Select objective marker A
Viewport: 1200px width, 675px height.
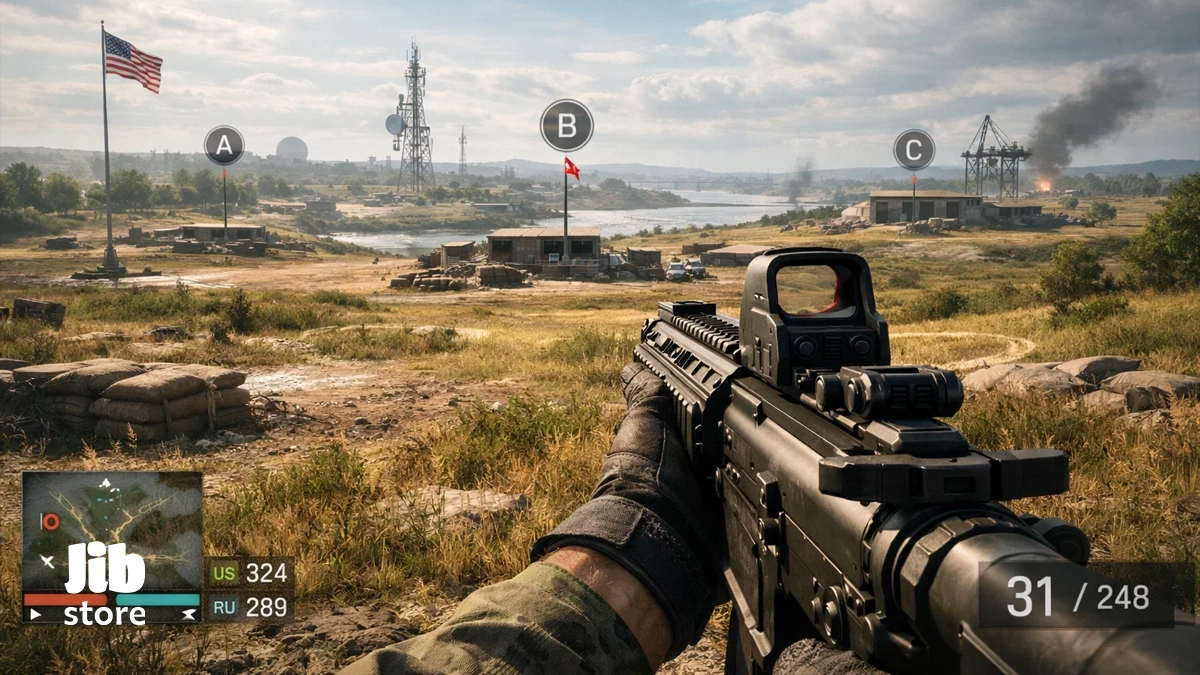(224, 146)
